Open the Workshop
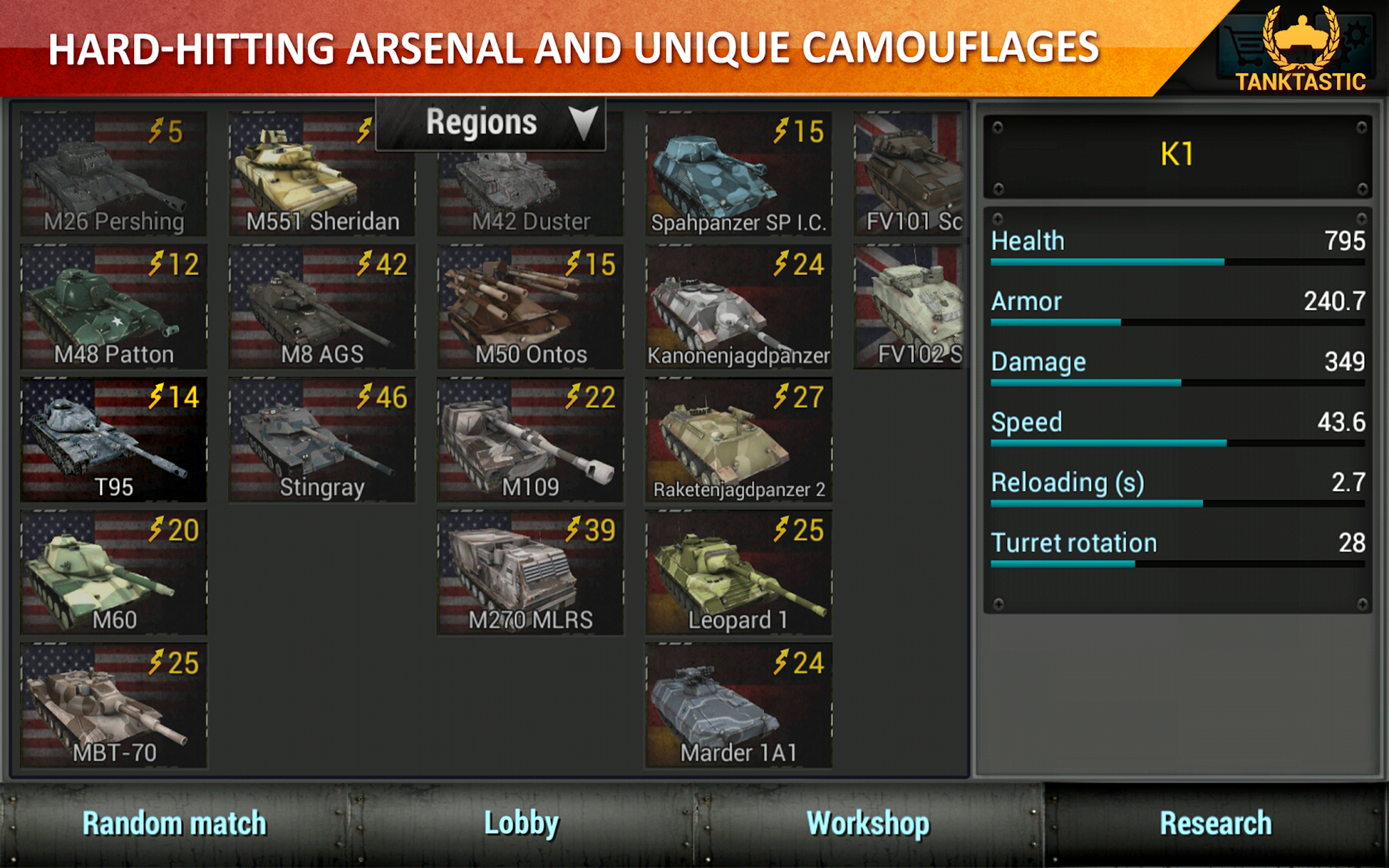The width and height of the screenshot is (1389, 868). [868, 824]
